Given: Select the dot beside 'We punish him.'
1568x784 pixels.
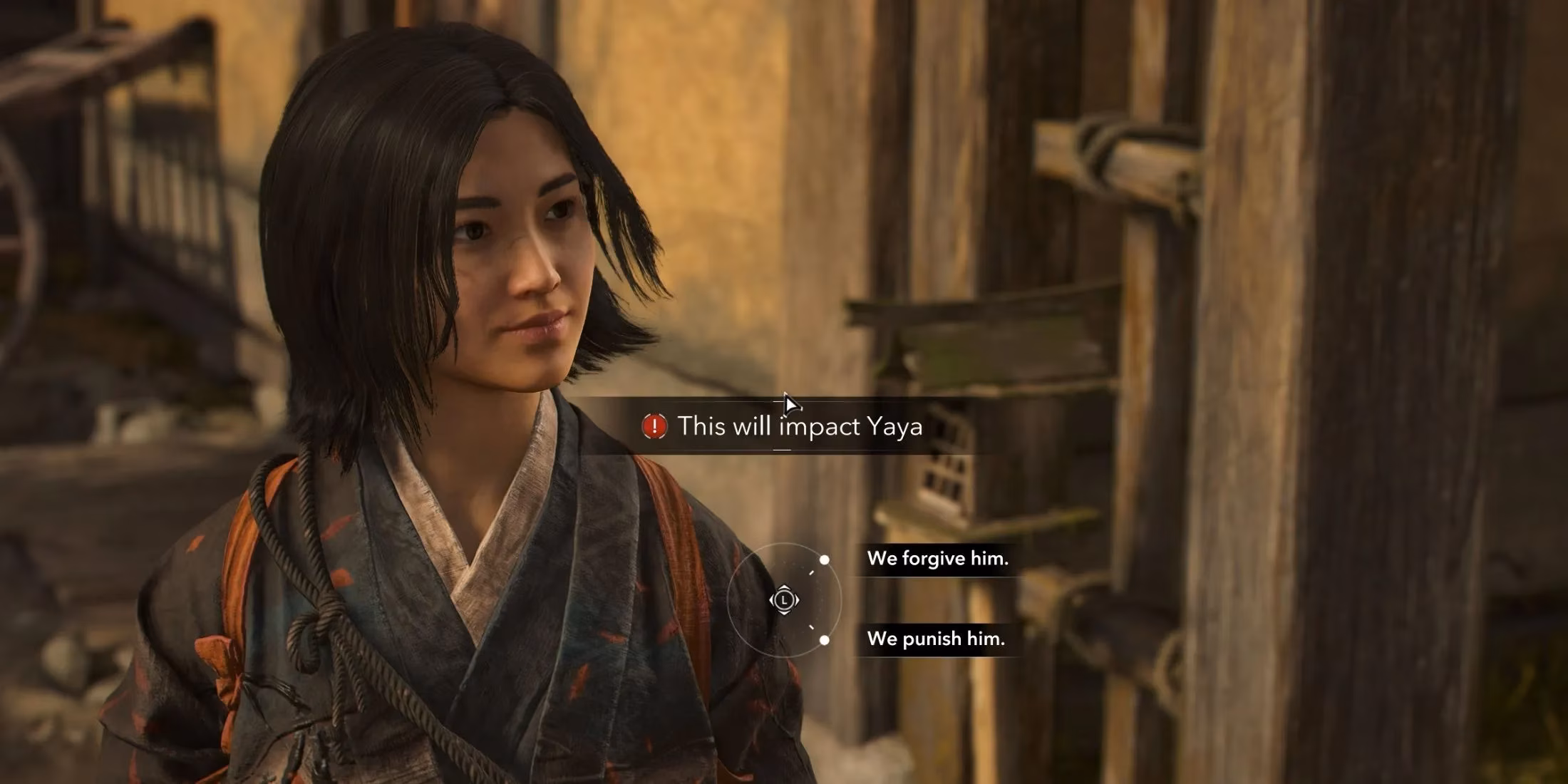Looking at the screenshot, I should click(825, 640).
